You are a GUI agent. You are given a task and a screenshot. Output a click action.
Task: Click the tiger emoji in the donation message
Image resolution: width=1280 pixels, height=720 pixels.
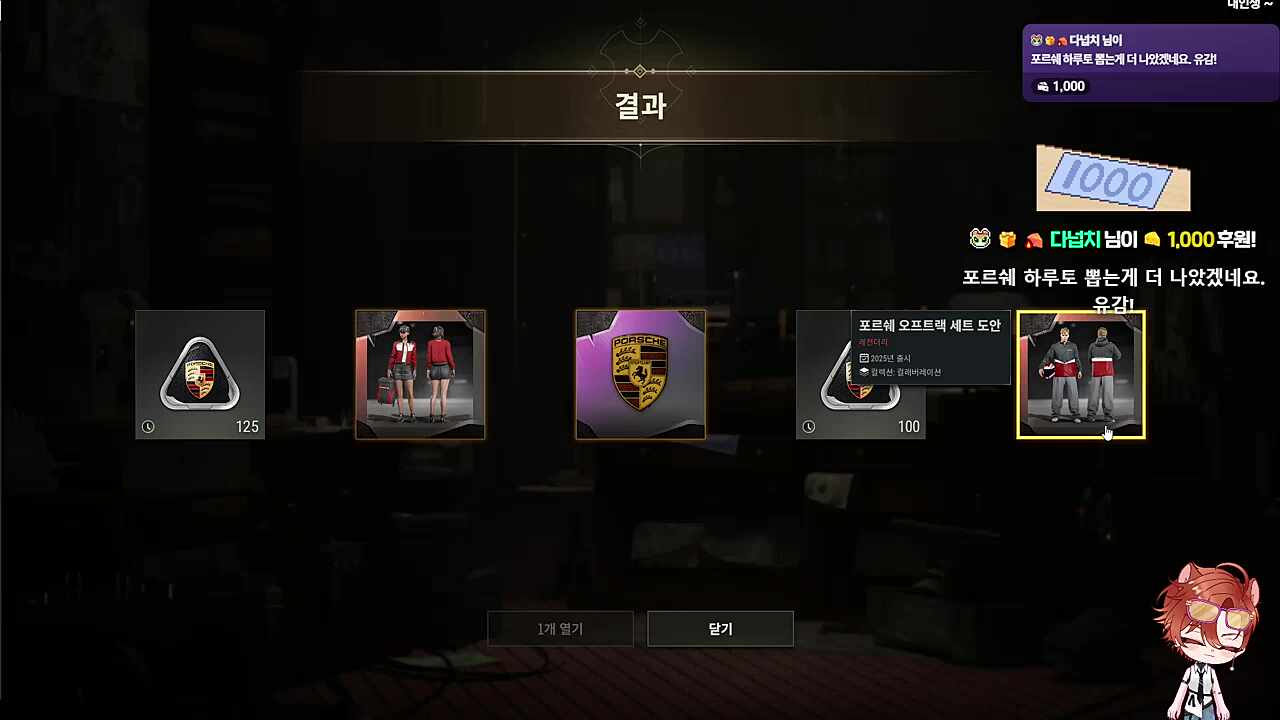pos(979,238)
